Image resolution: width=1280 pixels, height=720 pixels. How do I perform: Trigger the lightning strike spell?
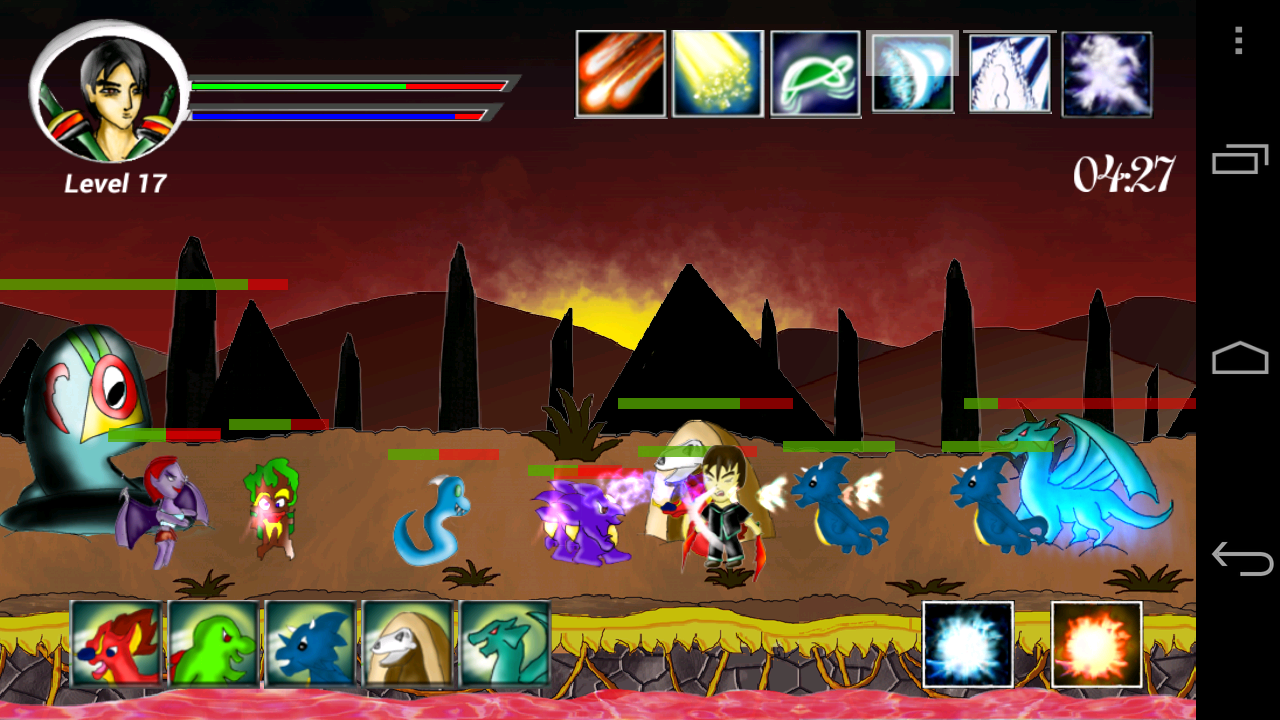(1009, 74)
